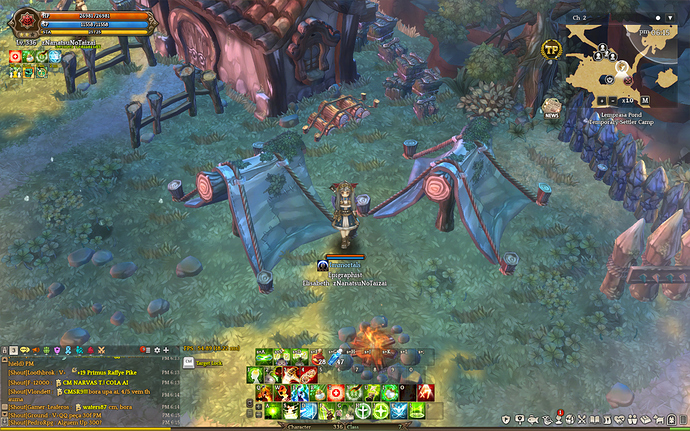This screenshot has width=690, height=431.
Task: Open chat settings with the gear icon
Action: (x=157, y=351)
